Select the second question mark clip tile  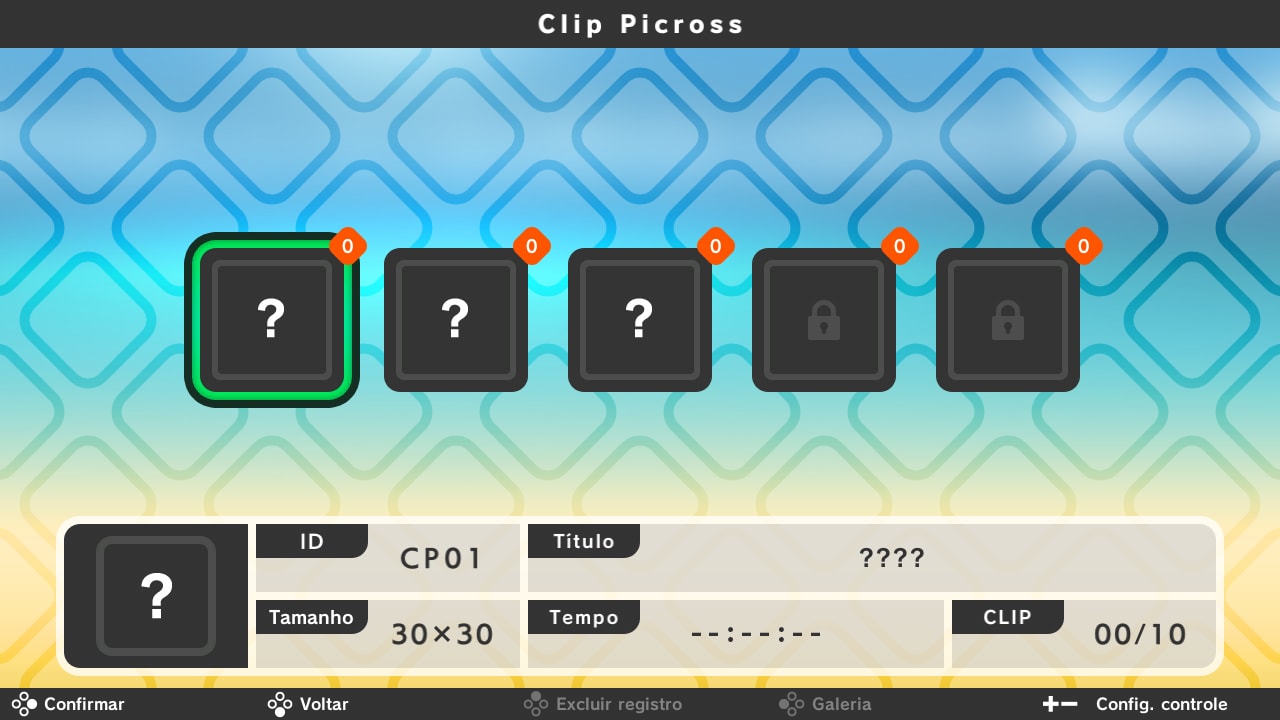(x=456, y=319)
